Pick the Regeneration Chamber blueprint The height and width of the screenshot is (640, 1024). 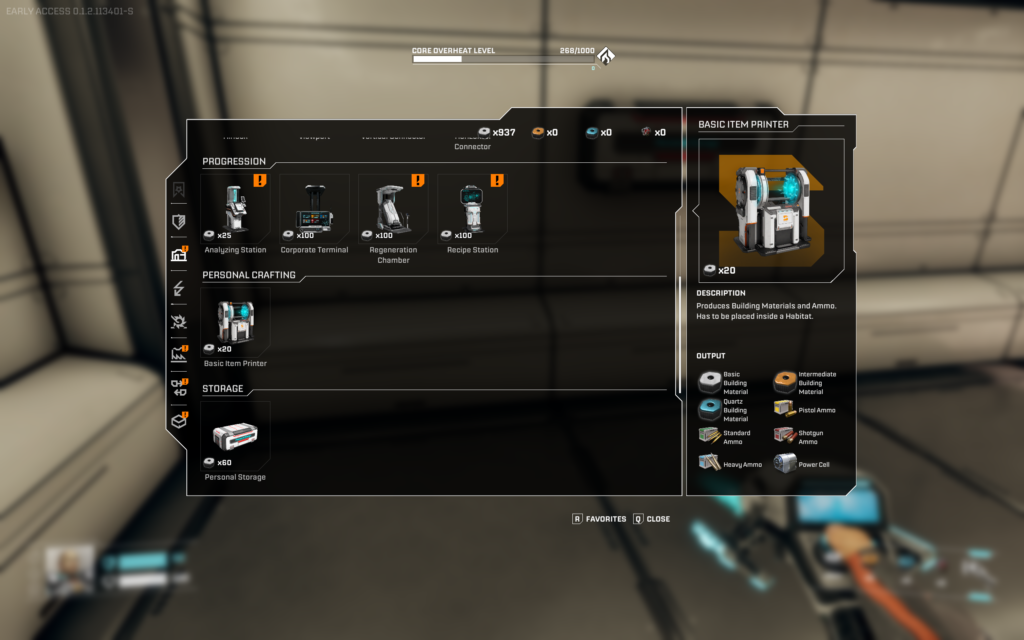click(393, 208)
